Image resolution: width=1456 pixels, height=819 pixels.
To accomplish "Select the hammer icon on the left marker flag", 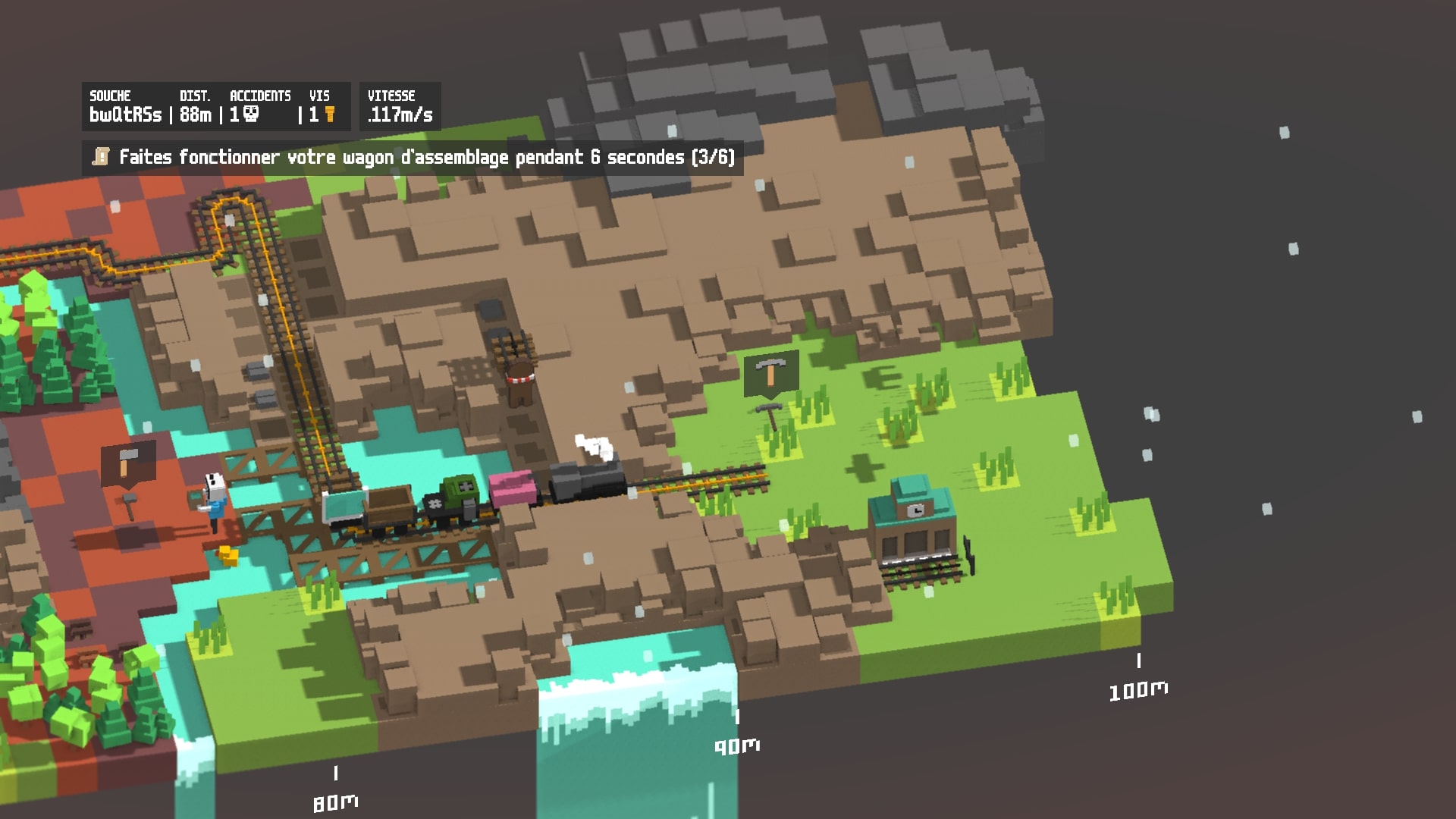I will coord(127,464).
